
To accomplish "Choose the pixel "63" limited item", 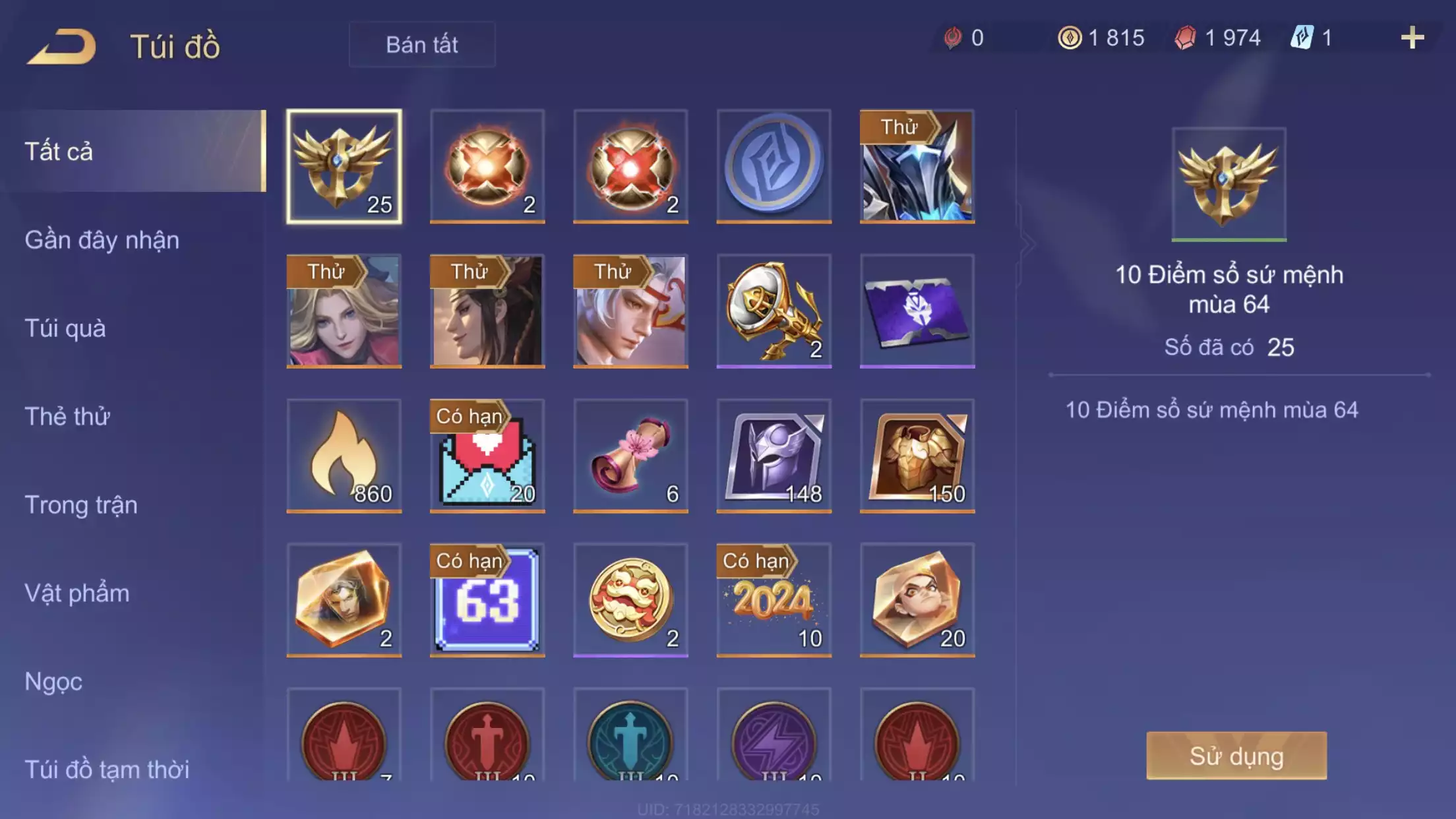I will [487, 600].
